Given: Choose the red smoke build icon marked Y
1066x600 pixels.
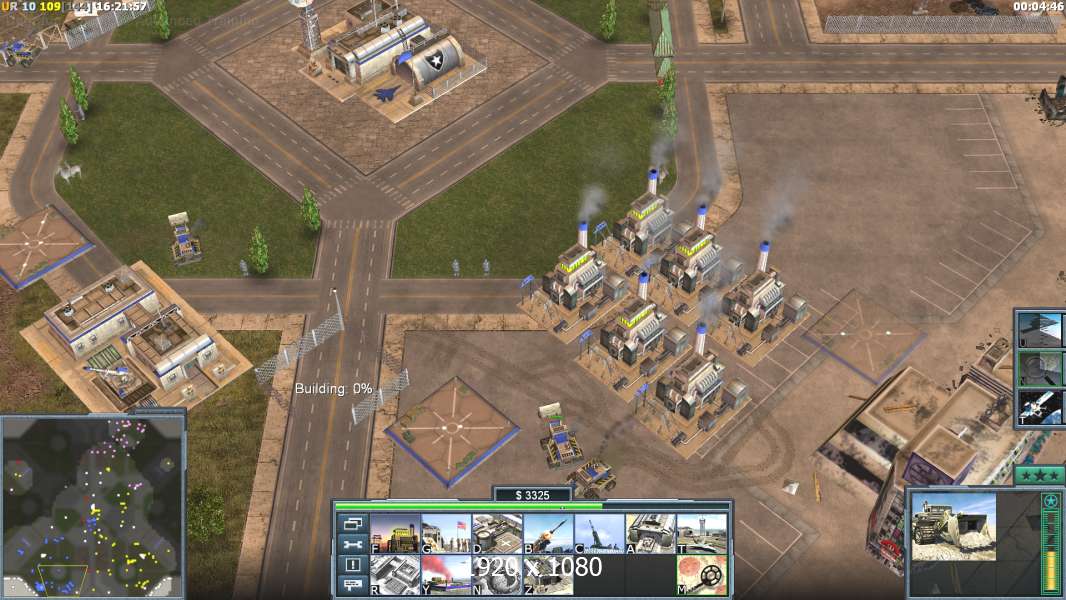Looking at the screenshot, I should coord(445,575).
